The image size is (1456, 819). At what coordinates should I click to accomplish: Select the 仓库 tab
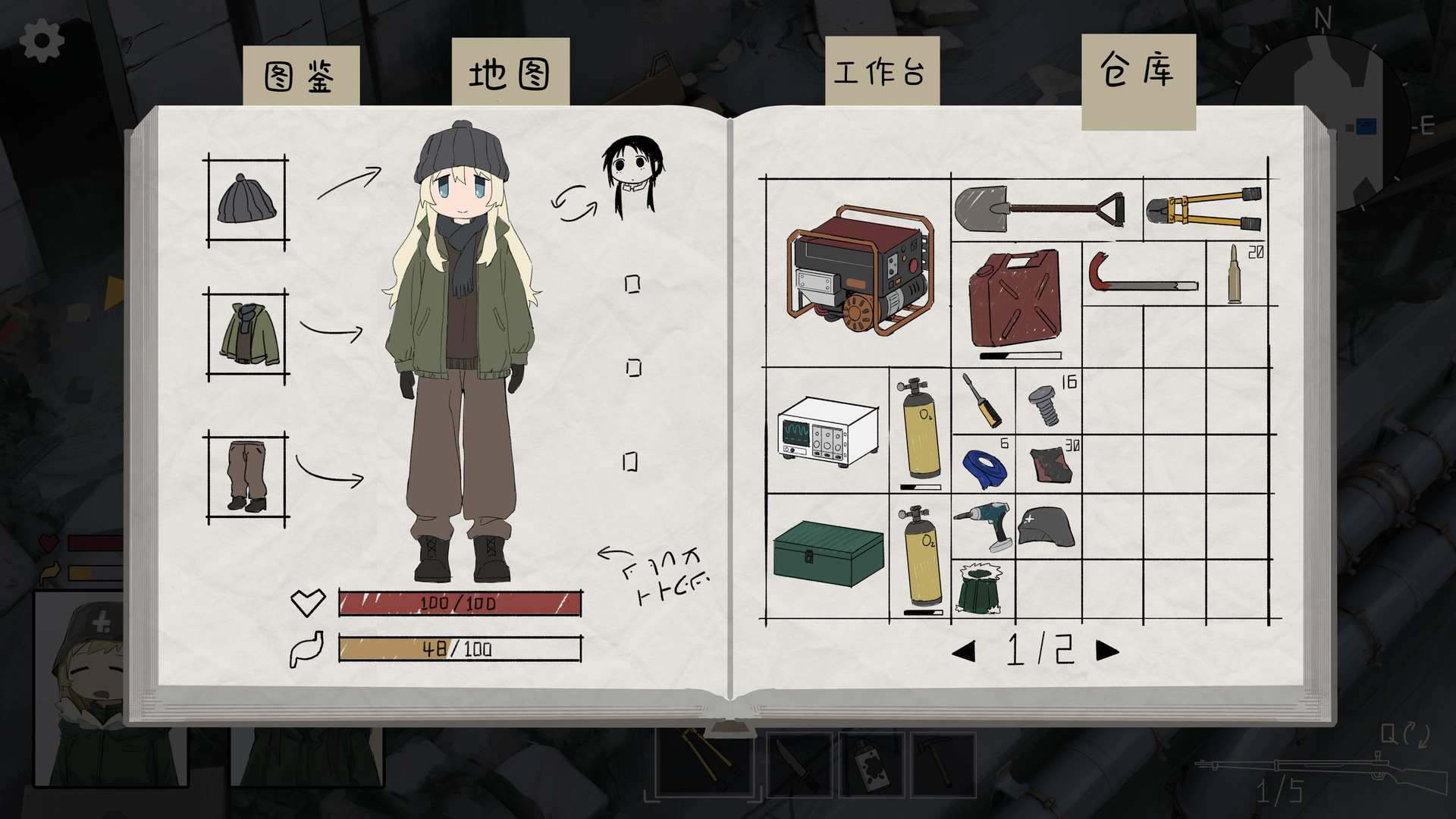tap(1137, 73)
